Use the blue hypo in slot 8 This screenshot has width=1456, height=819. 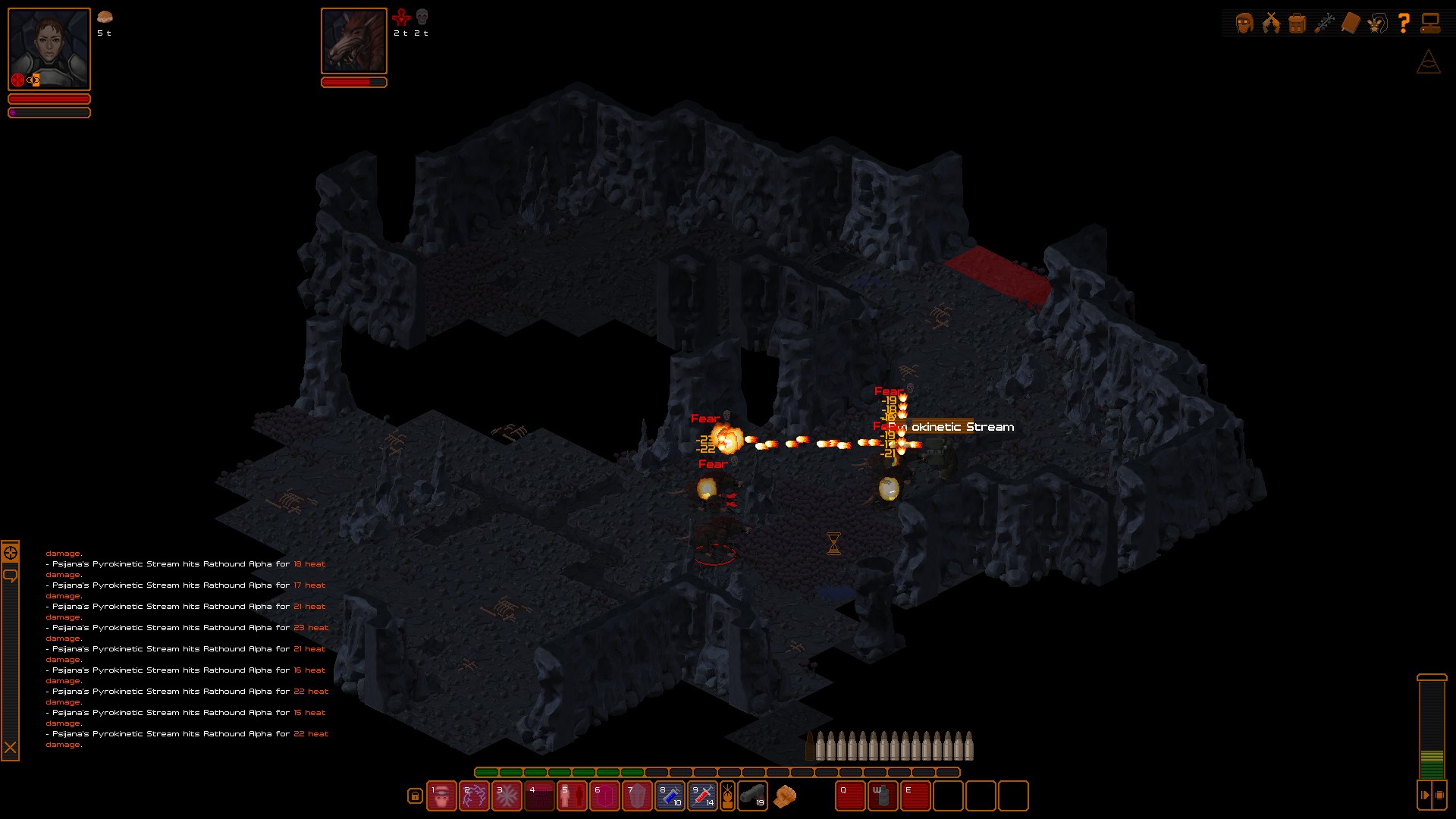[x=670, y=796]
